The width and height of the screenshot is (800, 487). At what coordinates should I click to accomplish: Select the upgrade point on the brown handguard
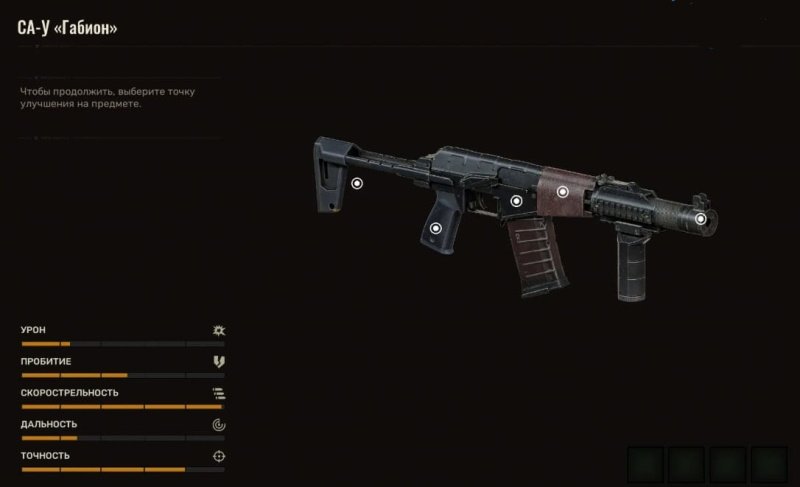pos(562,191)
